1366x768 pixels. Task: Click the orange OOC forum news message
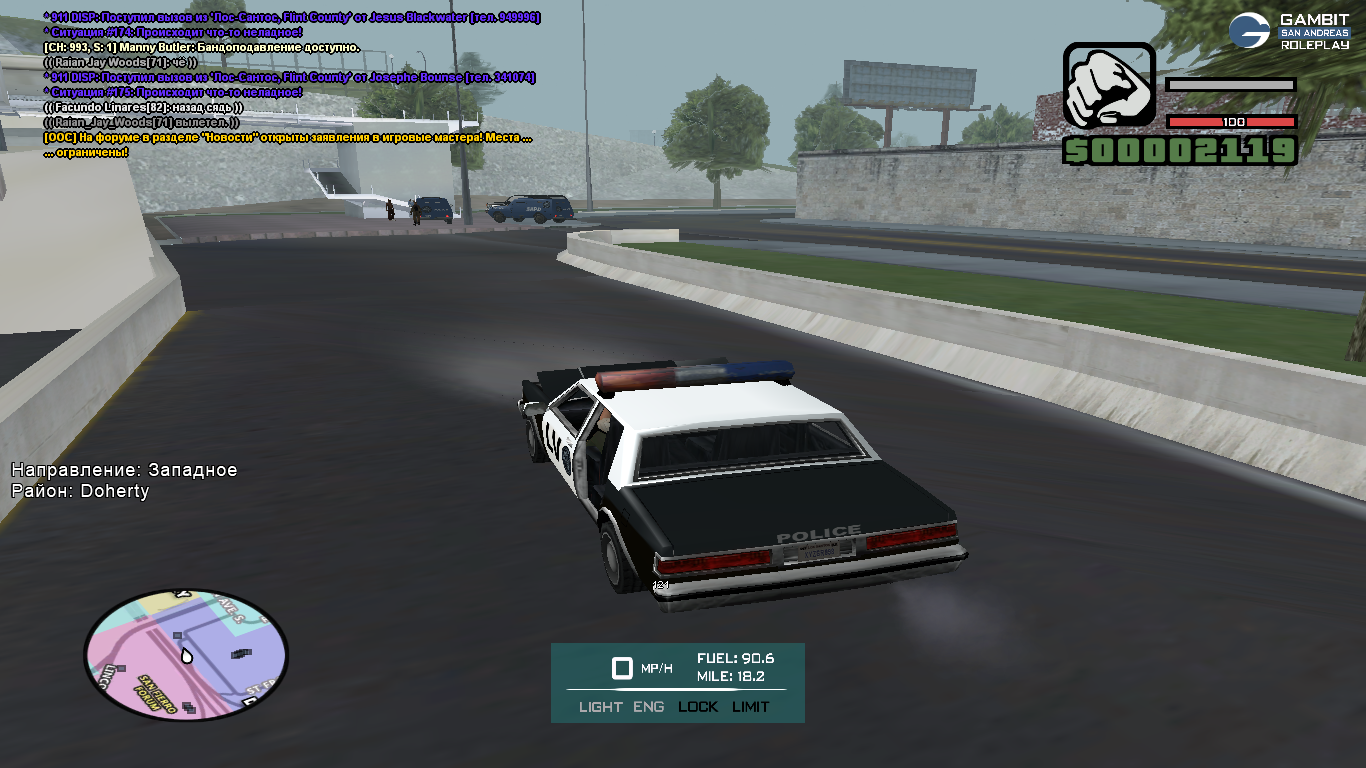click(287, 138)
